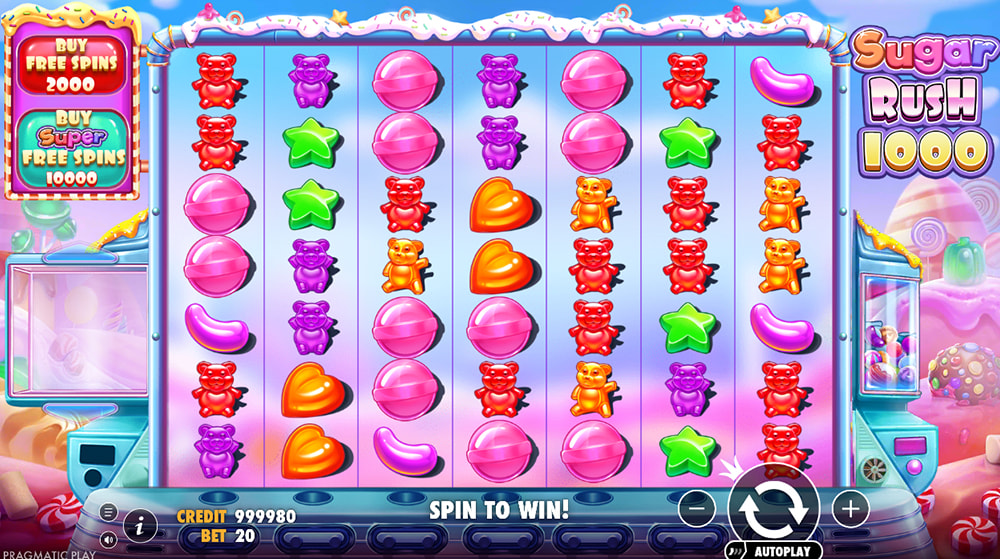Increase the bet with the plus button
The width and height of the screenshot is (1000, 559).
(x=850, y=509)
